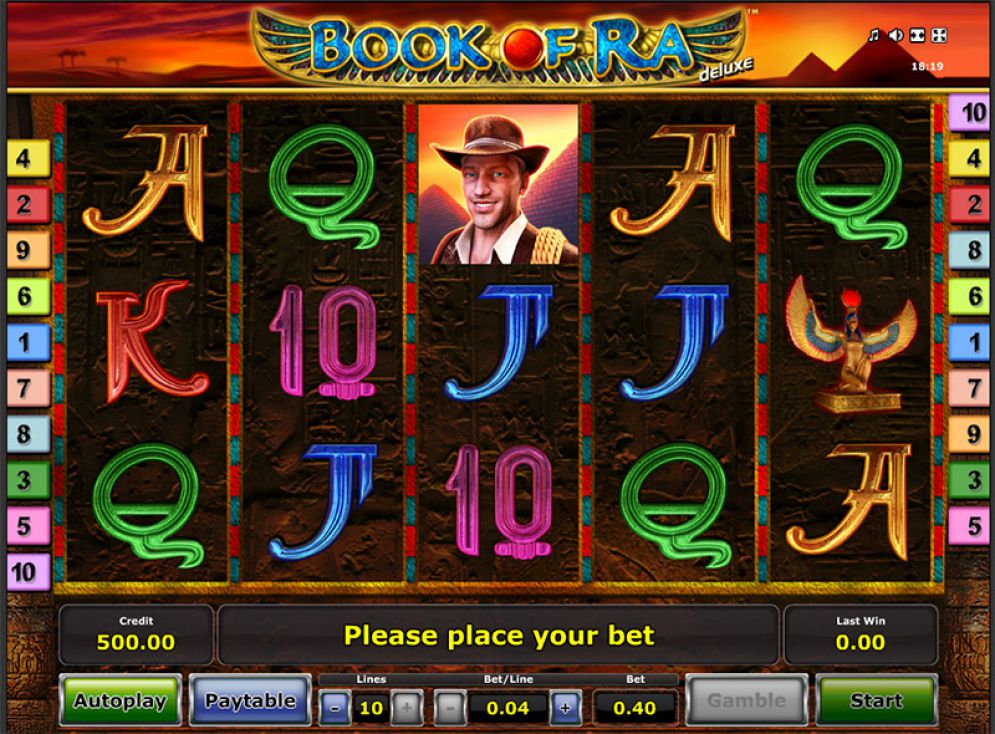This screenshot has height=734, width=995.
Task: Increase the number of Lines
Action: tap(404, 709)
